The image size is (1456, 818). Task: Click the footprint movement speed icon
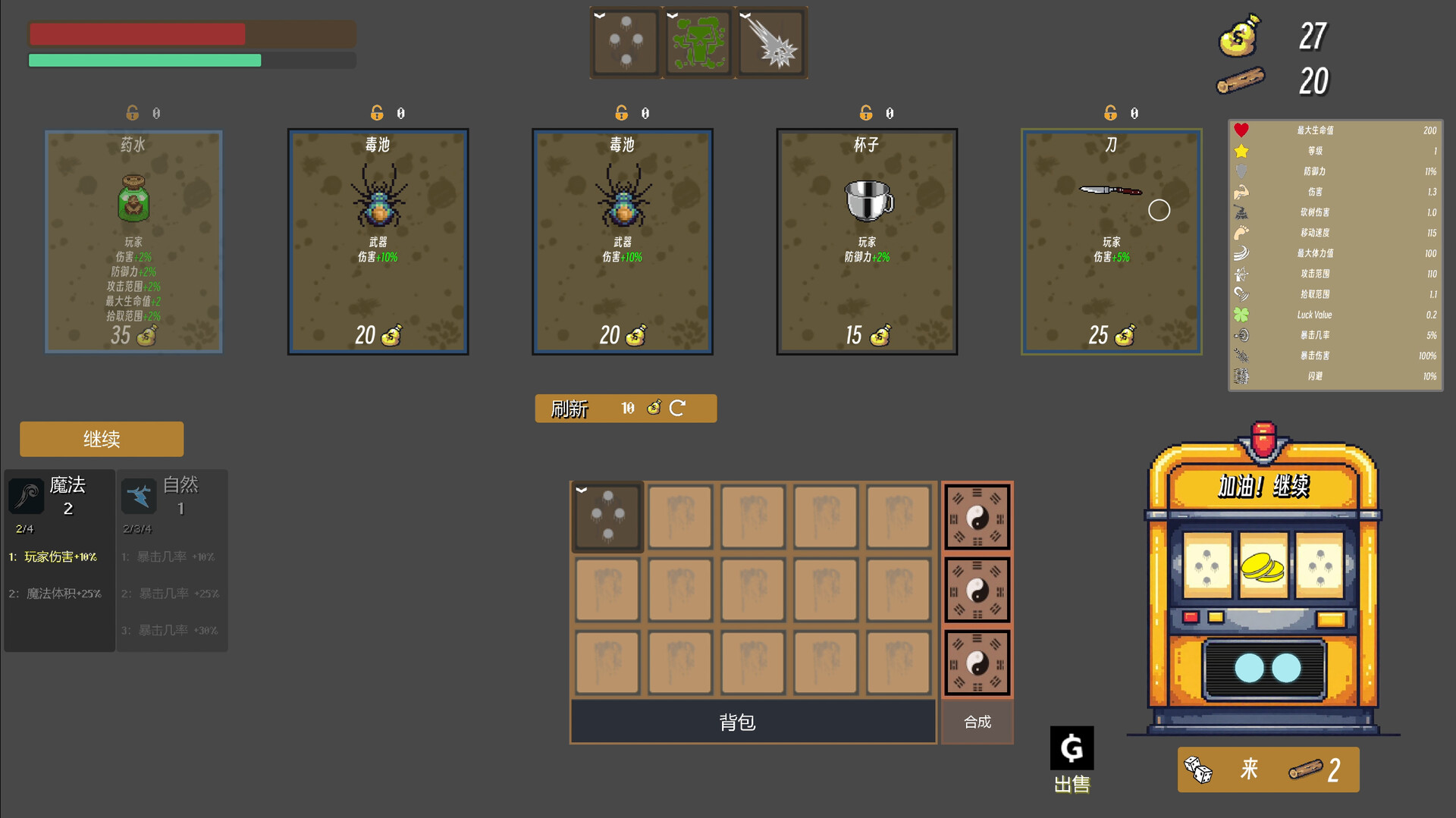[1241, 233]
